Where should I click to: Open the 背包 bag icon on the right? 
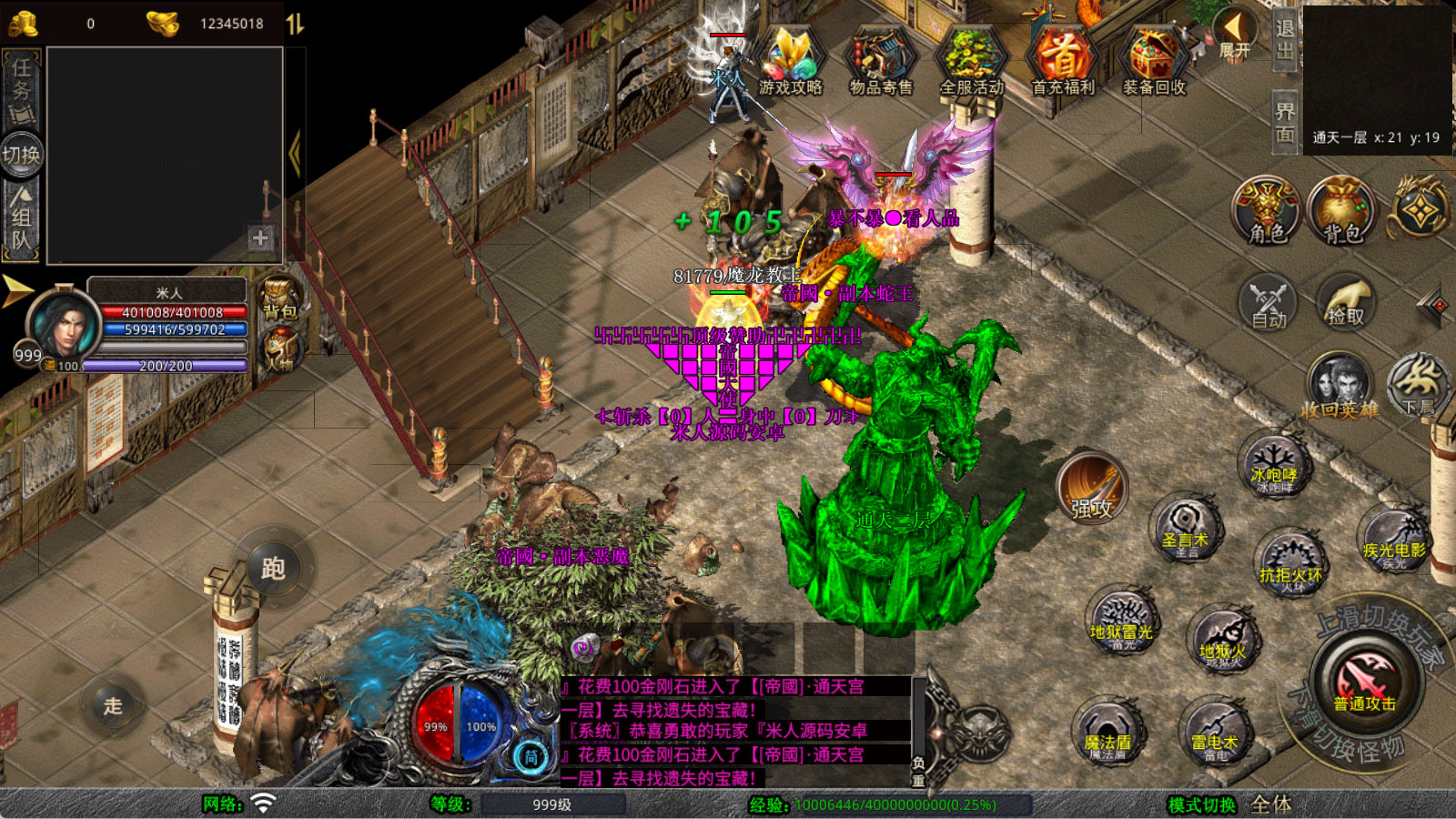[1342, 210]
